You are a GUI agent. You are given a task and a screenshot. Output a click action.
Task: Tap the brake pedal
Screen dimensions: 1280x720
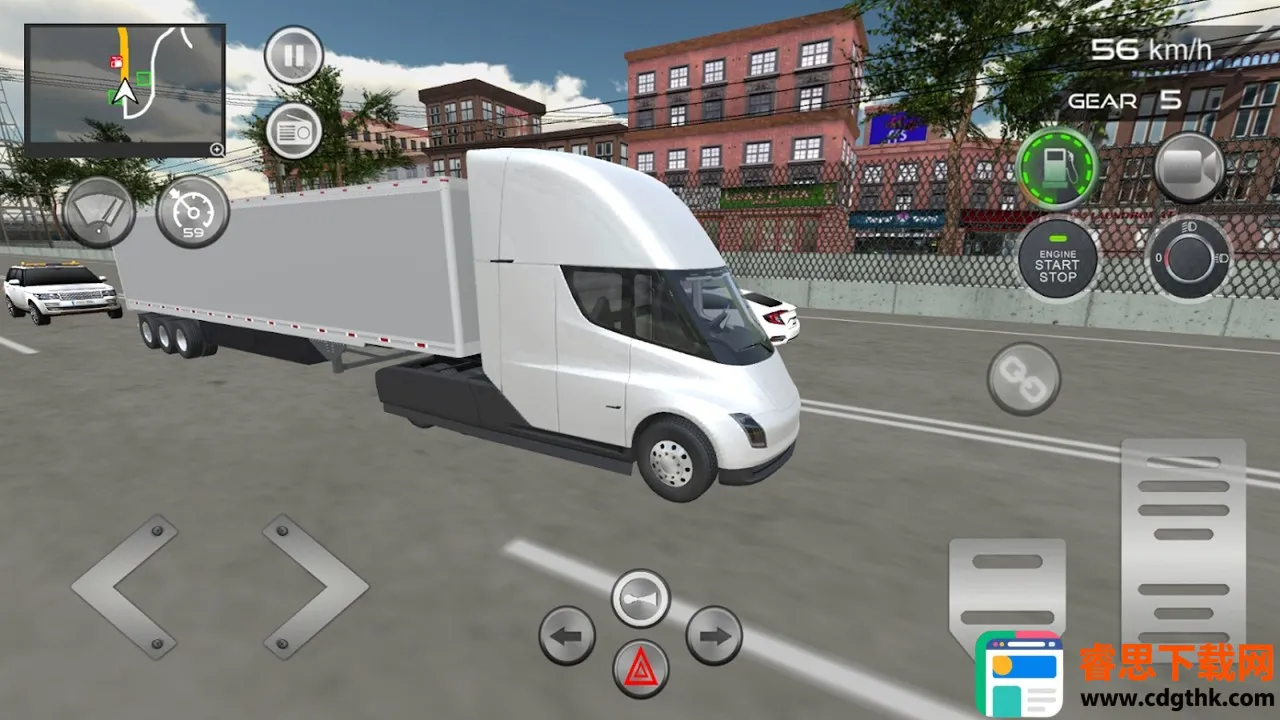[x=1006, y=590]
